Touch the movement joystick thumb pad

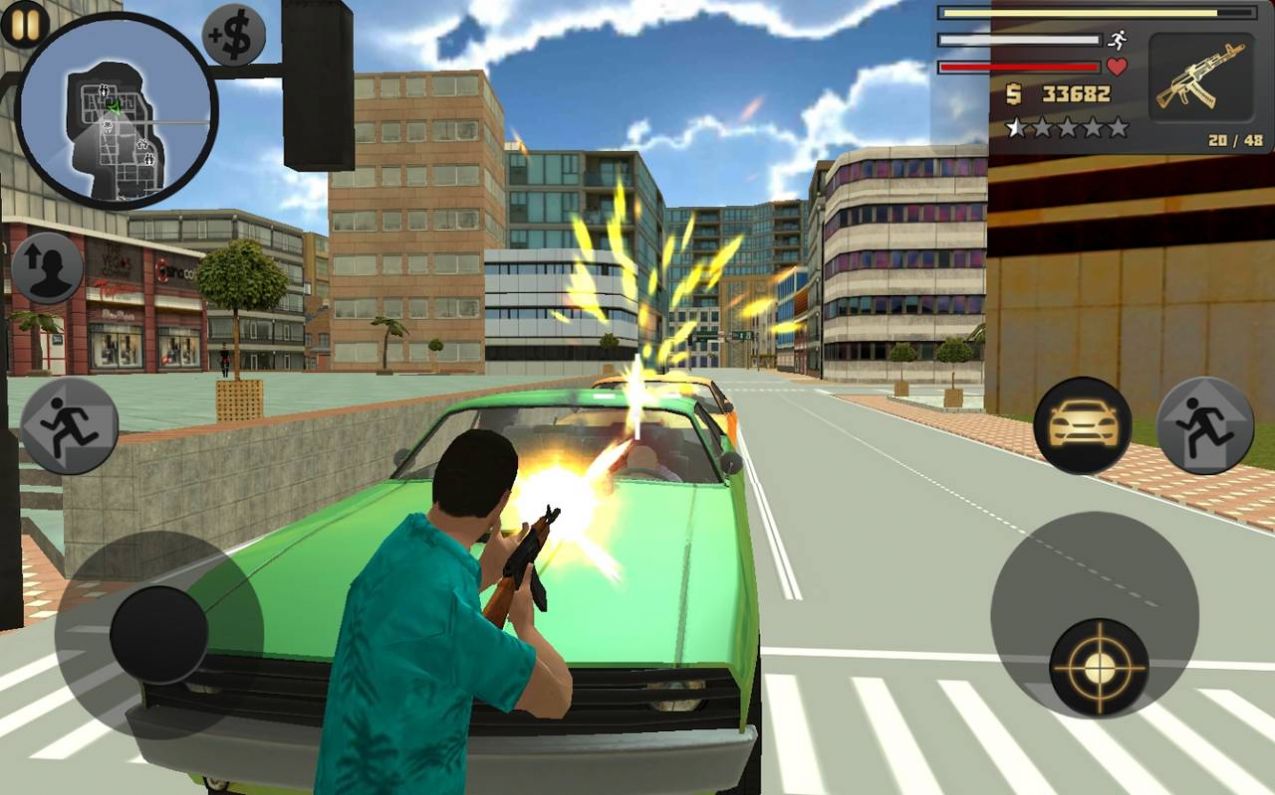(158, 635)
